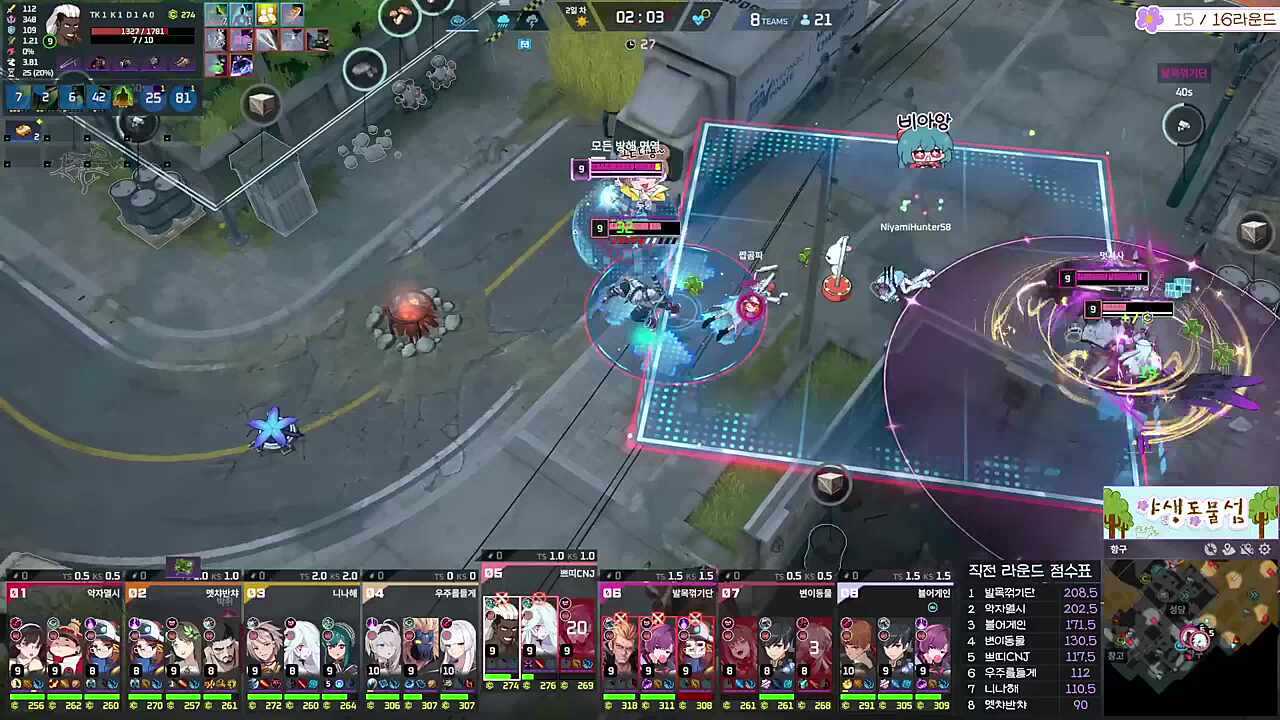Screen dimensions: 1280x720
Task: Expand team panel 01 악자멸시
Action: pyautogui.click(x=60, y=592)
